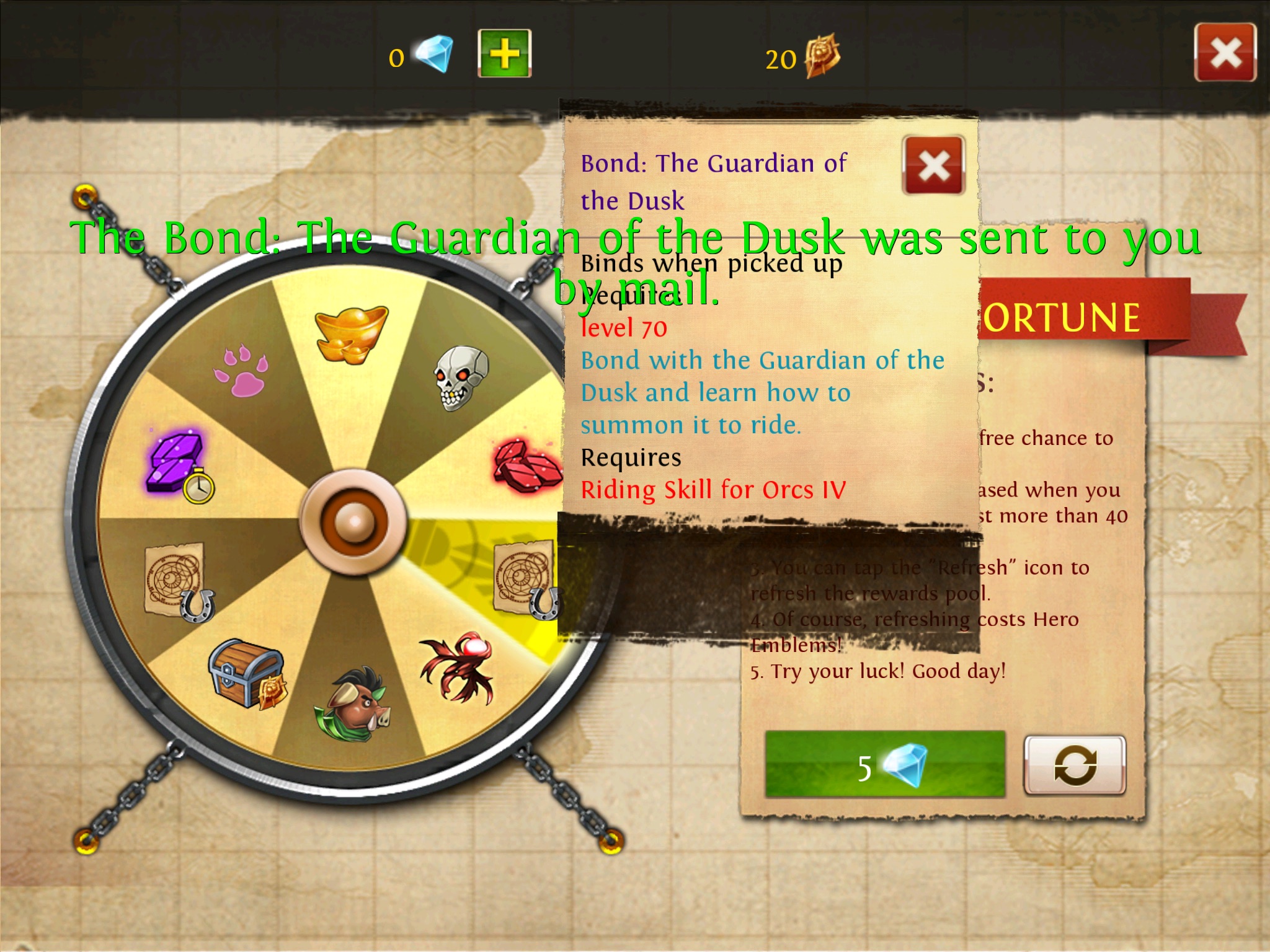The height and width of the screenshot is (952, 1270).
Task: Add more diamonds with green plus button
Action: tap(505, 53)
